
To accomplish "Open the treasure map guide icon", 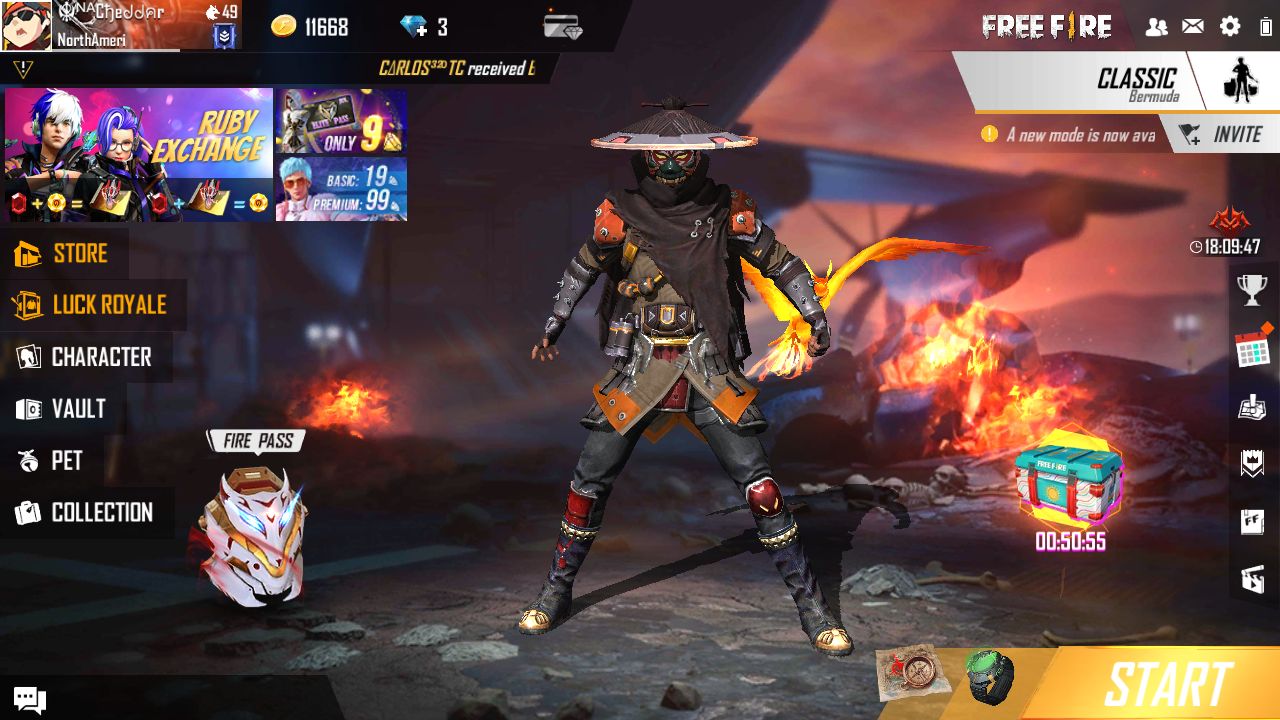I will coord(1251,404).
